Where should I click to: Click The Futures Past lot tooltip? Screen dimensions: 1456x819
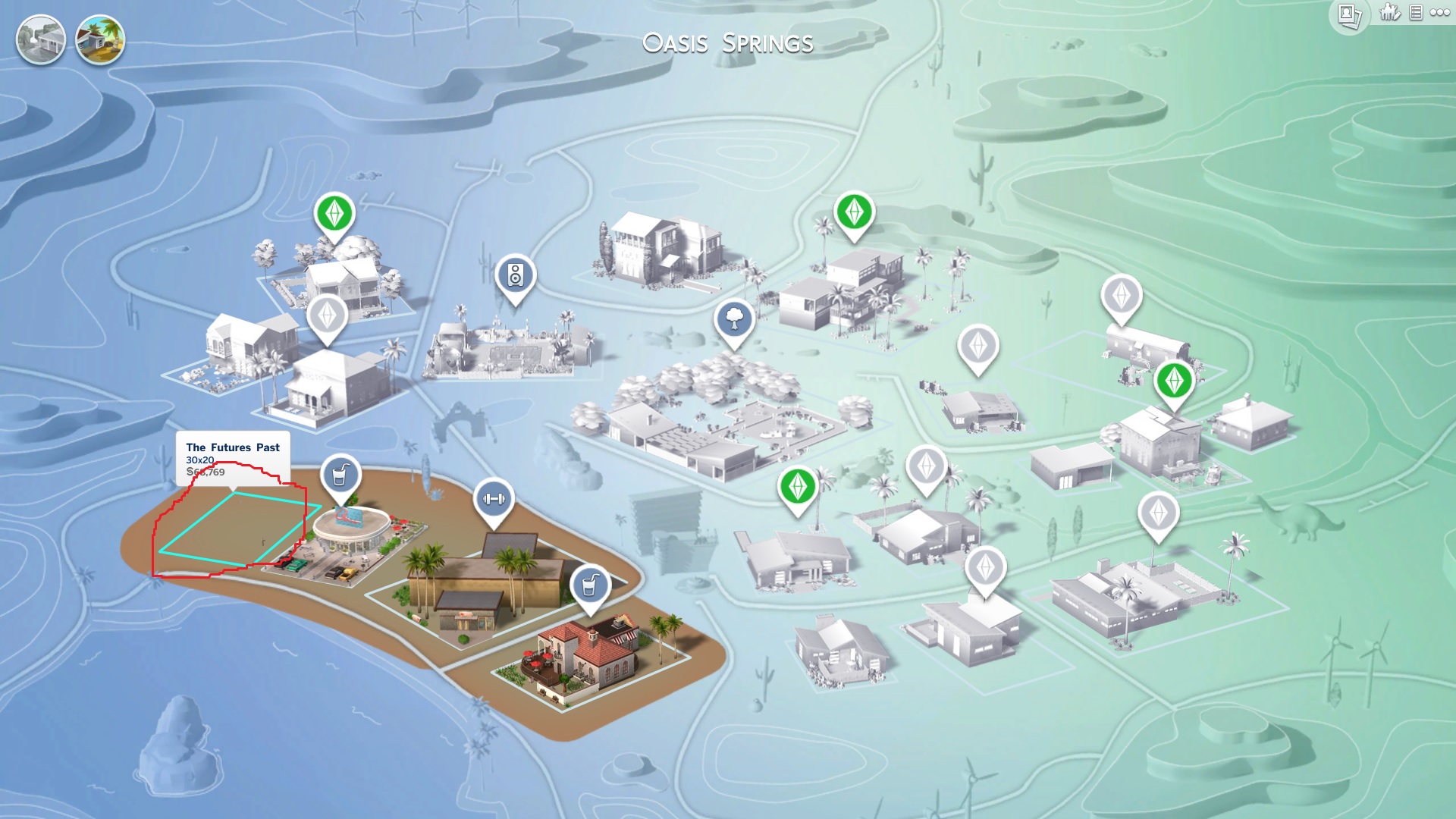[234, 447]
